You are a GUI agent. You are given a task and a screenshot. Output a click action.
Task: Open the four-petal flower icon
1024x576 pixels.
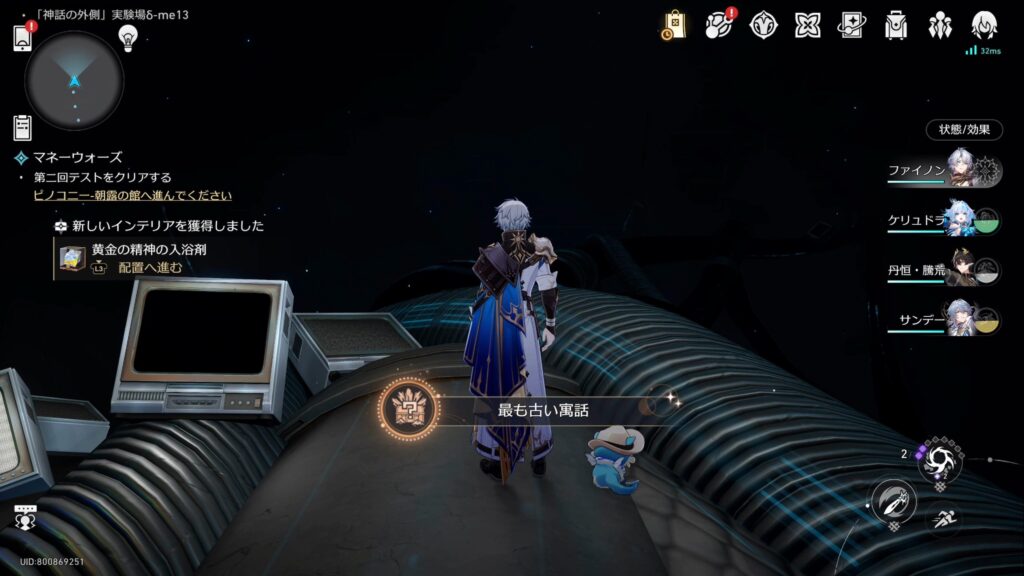764,25
